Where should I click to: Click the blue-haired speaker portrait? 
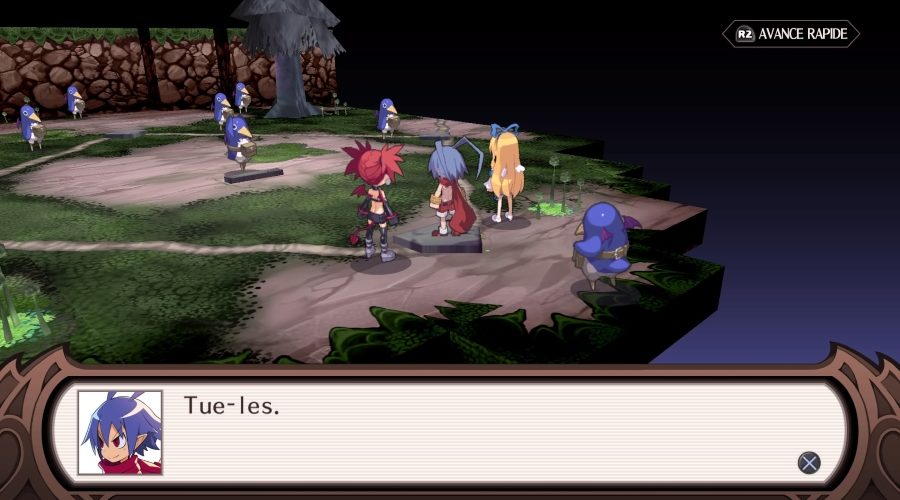click(120, 432)
